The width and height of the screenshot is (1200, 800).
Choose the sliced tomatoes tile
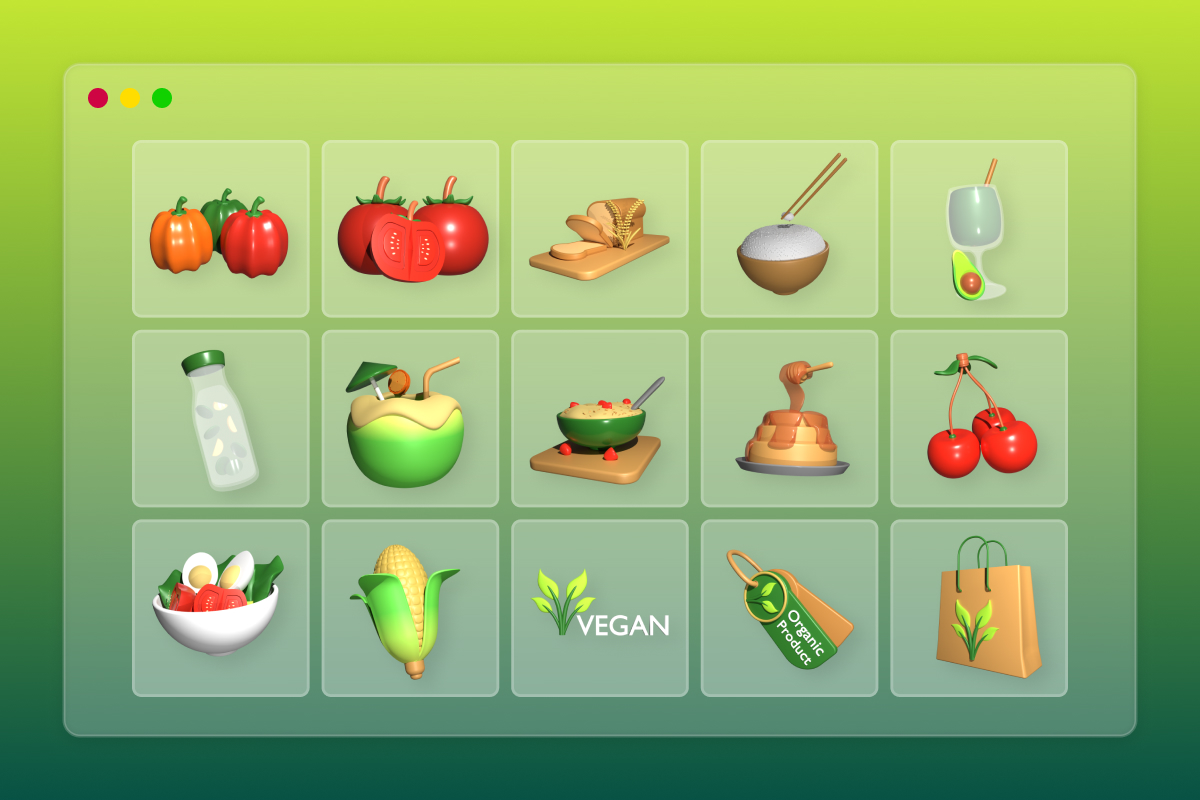[x=410, y=229]
